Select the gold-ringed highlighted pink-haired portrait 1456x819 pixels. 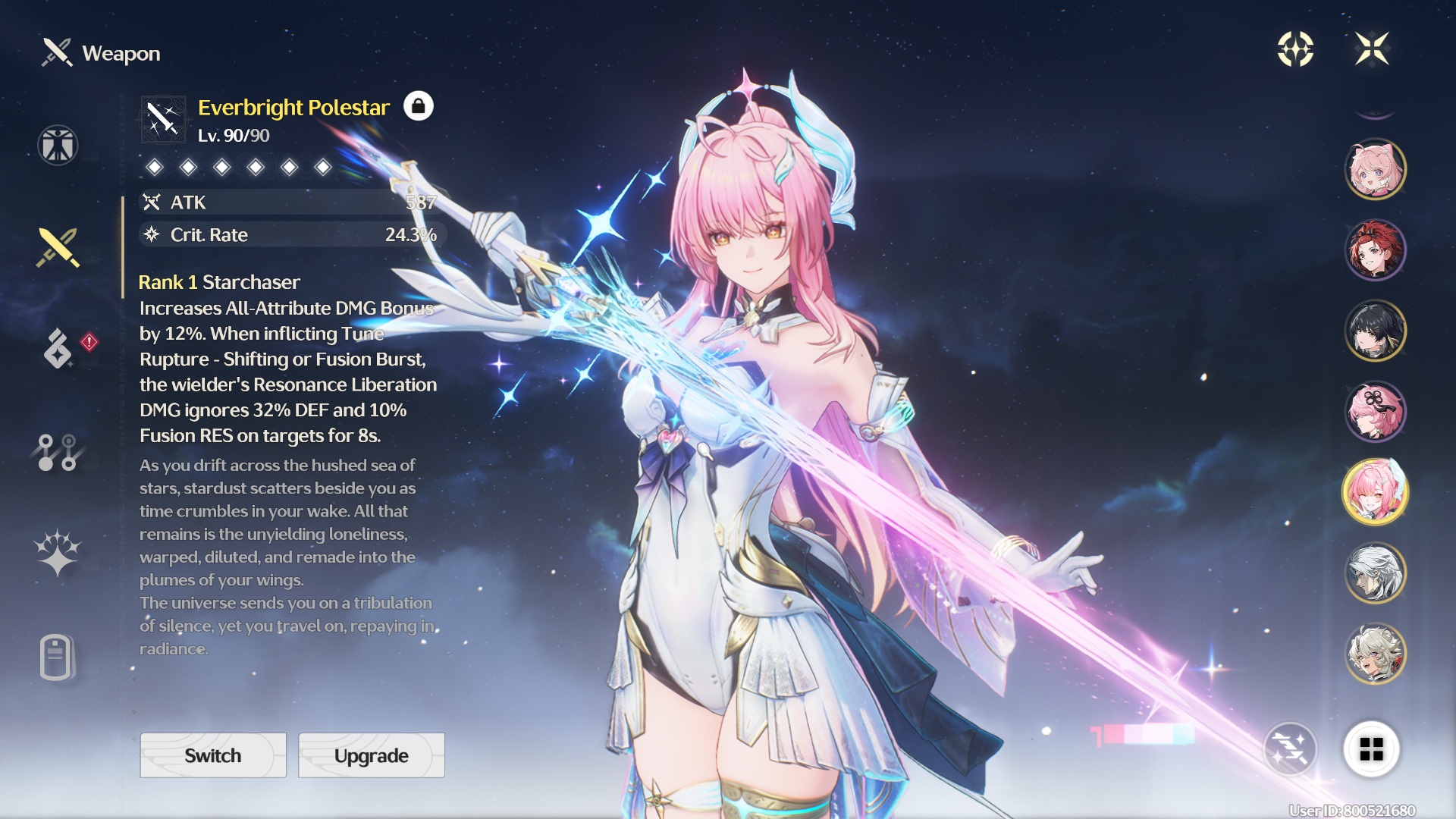[x=1375, y=492]
